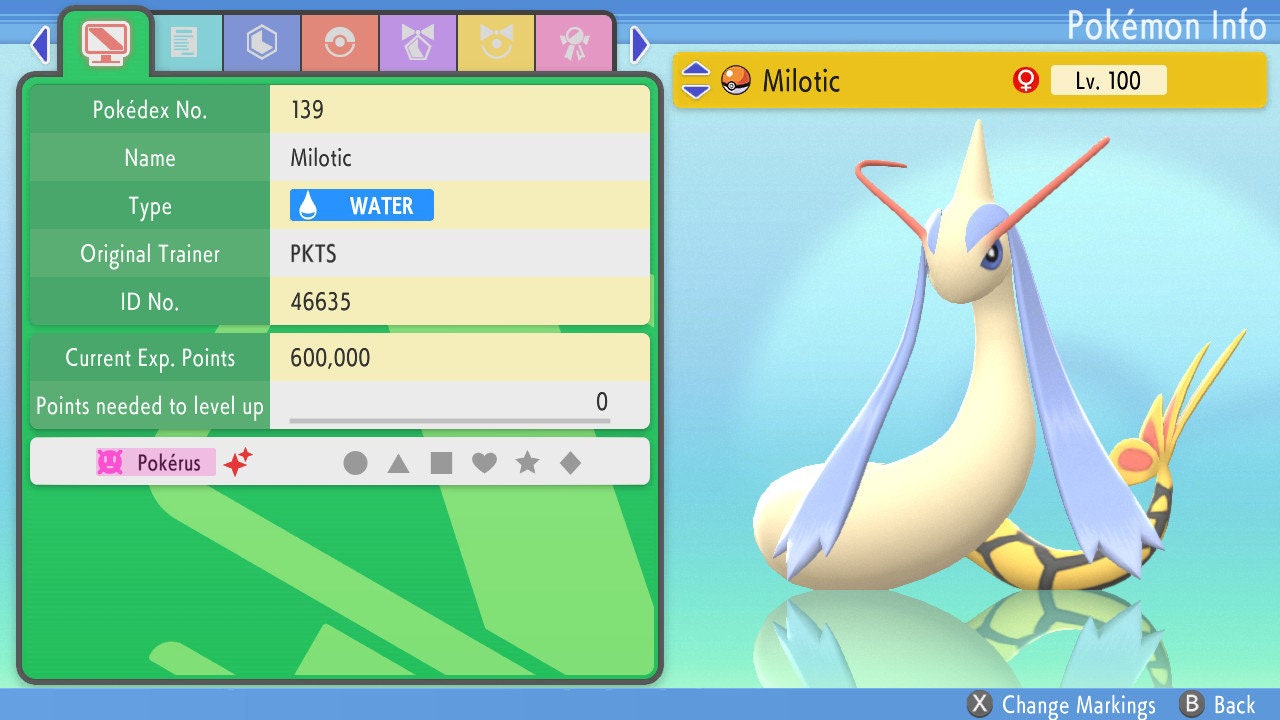Toggle the square marking
The height and width of the screenshot is (720, 1280).
click(x=441, y=463)
